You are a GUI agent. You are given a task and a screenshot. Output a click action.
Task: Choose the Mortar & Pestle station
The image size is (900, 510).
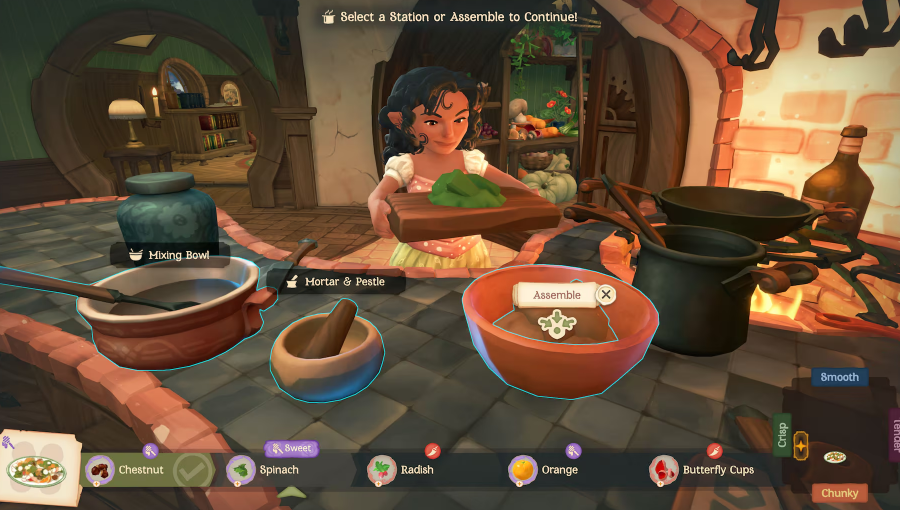click(x=337, y=282)
